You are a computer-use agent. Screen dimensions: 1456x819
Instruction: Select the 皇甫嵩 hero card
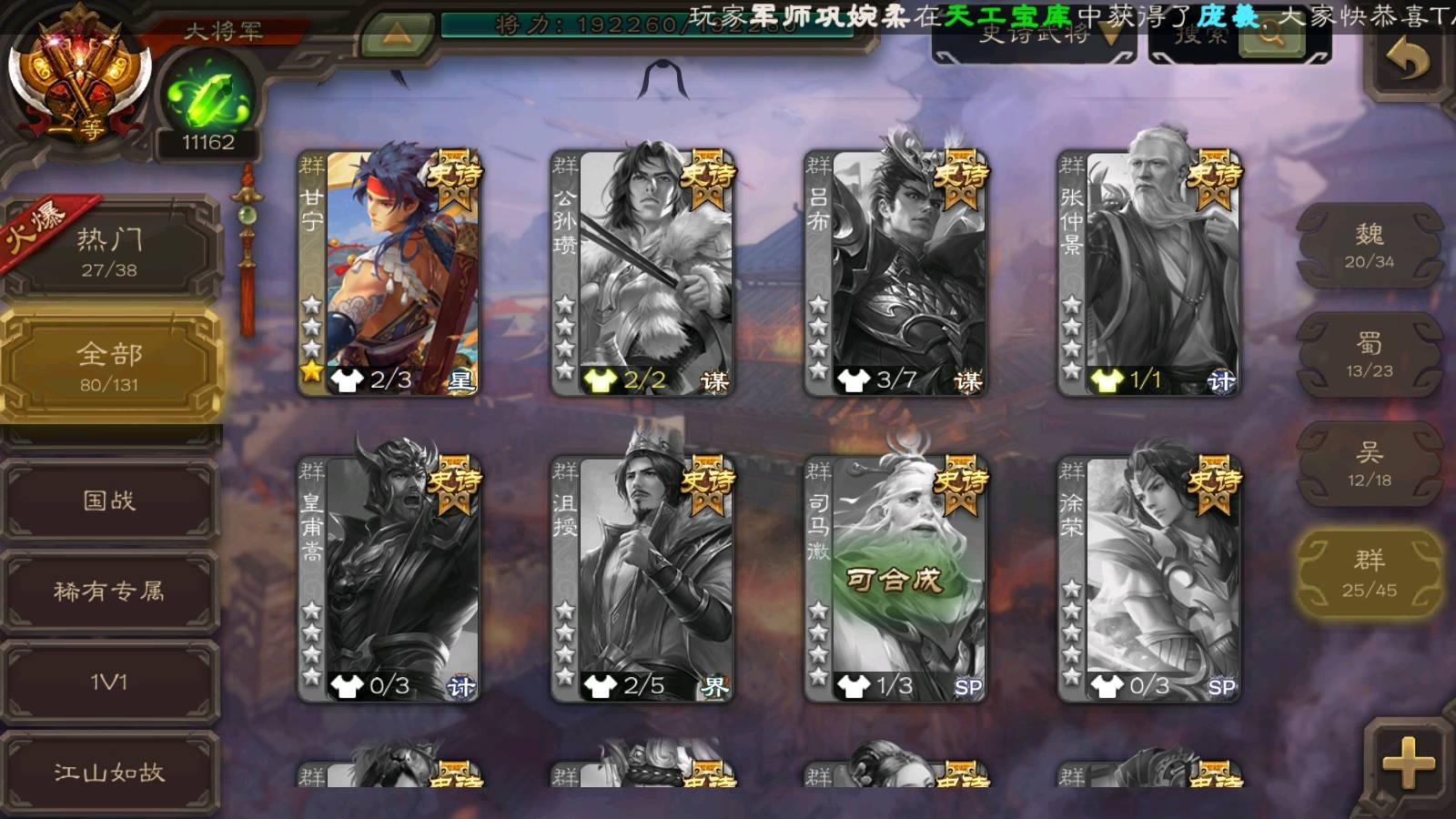(389, 579)
